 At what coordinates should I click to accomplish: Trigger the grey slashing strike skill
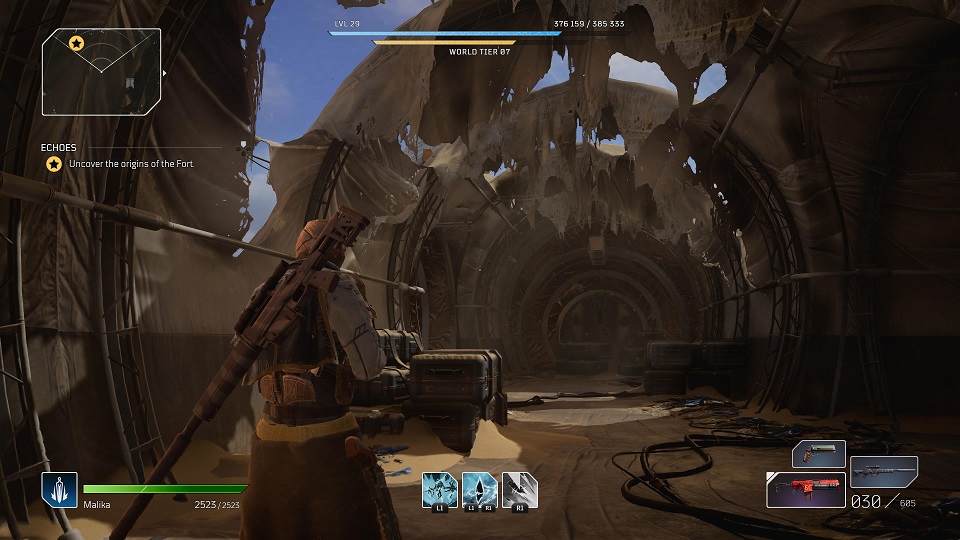coord(519,489)
